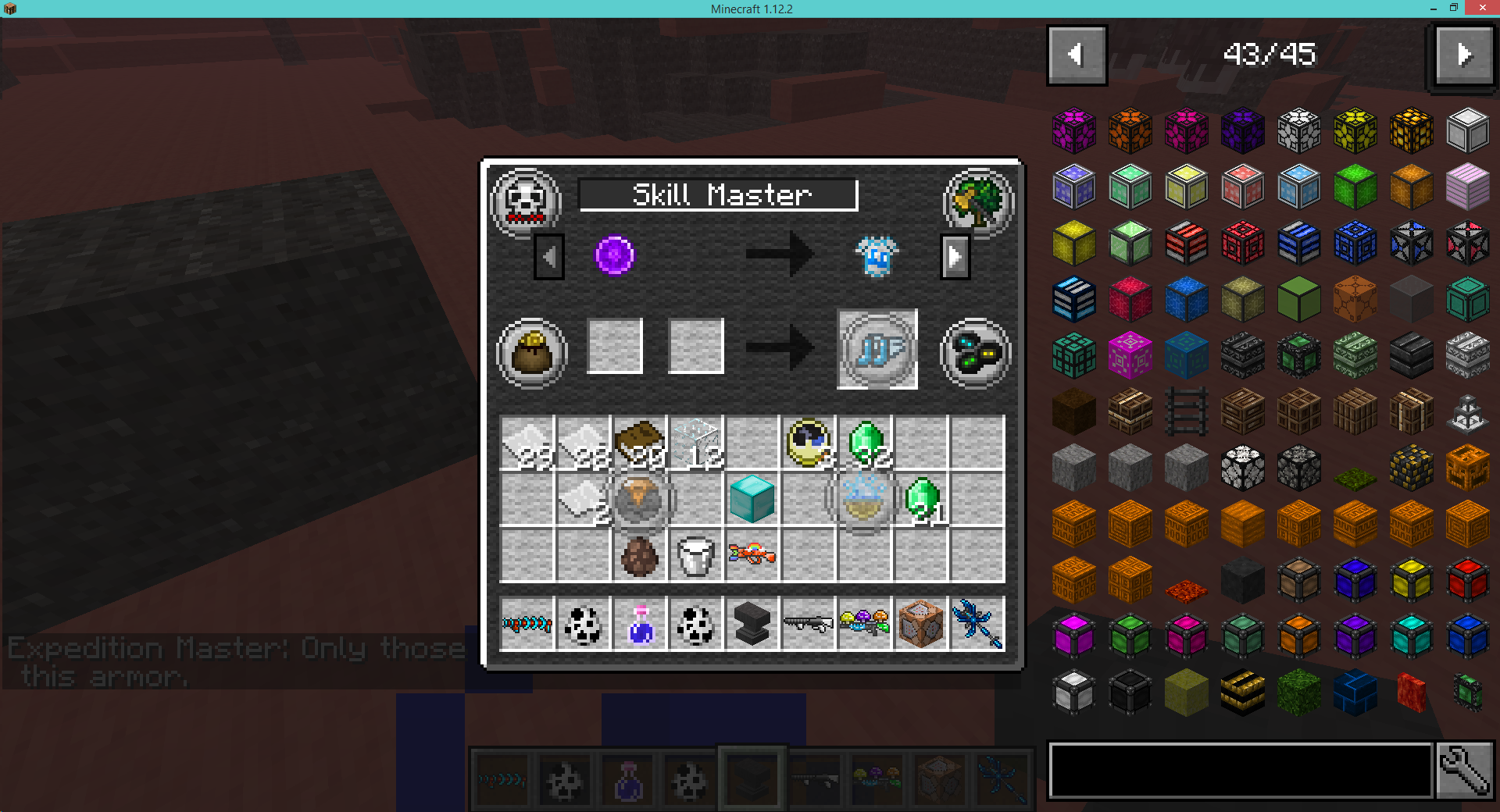
Task: Click the JEI search bar
Action: pos(1238,771)
